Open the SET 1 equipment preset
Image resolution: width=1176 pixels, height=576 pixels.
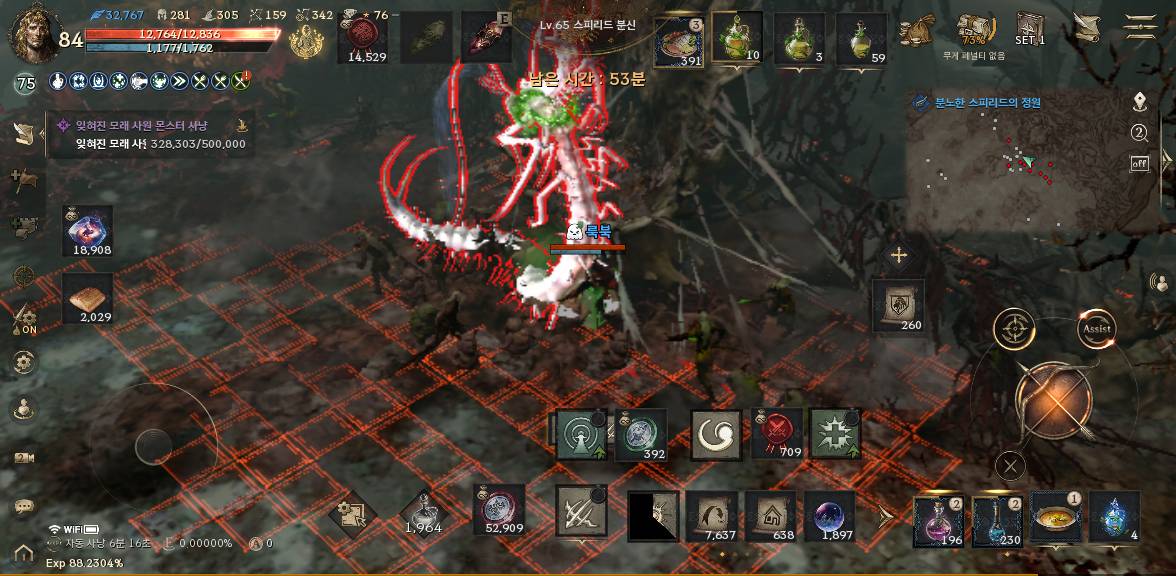tap(1030, 29)
